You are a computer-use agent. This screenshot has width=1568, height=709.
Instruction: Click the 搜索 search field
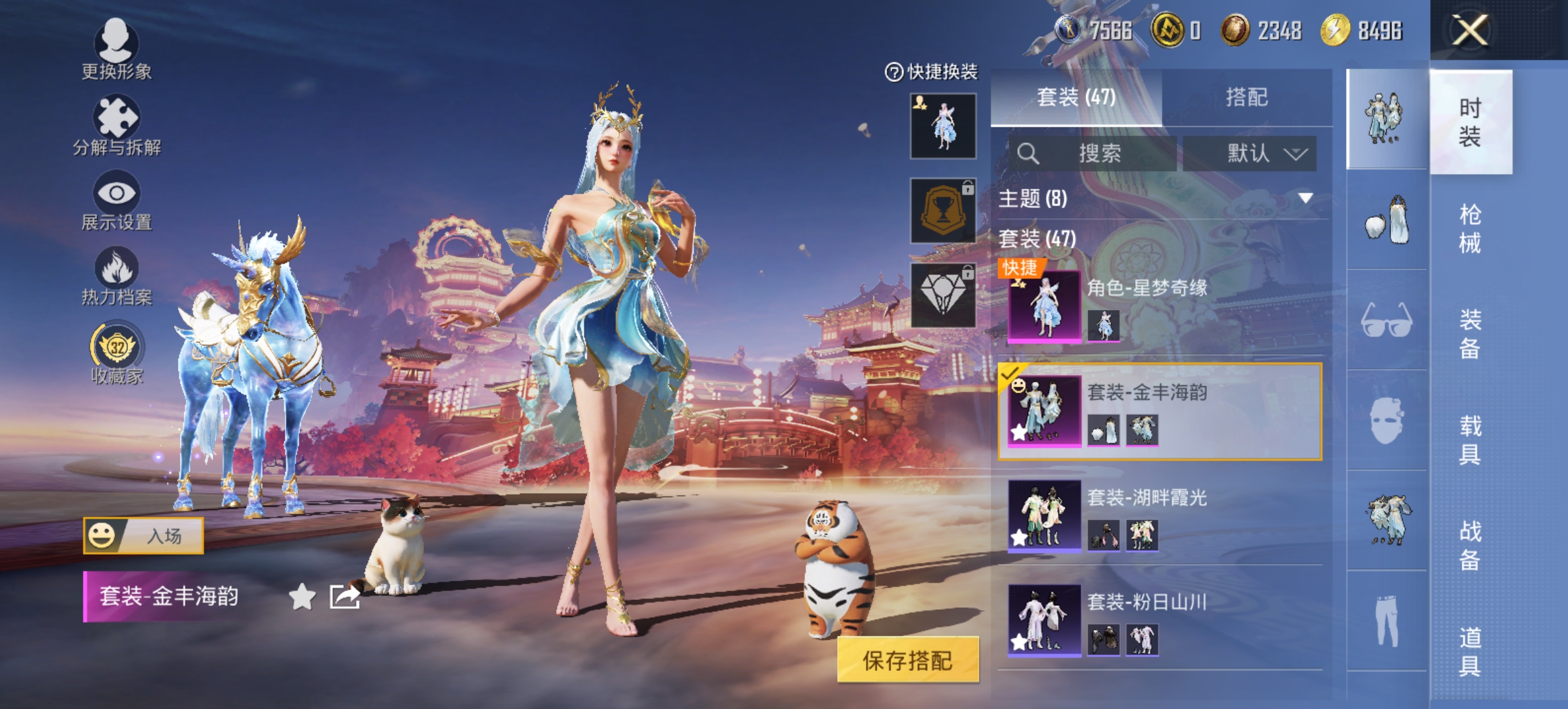pos(1093,154)
